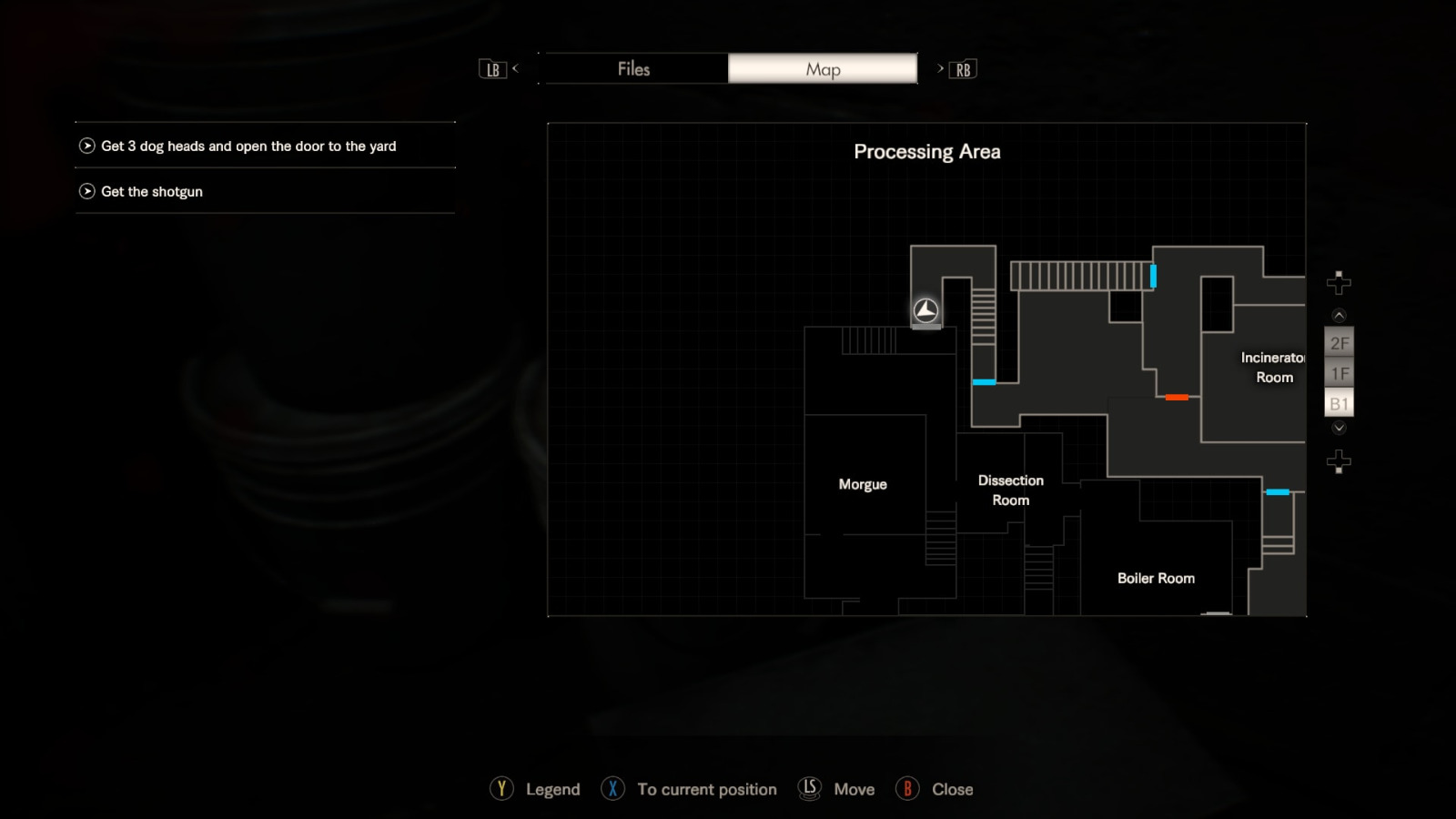Click the yellow Y button icon for Legend
Screen dimensions: 1456x819
(501, 789)
